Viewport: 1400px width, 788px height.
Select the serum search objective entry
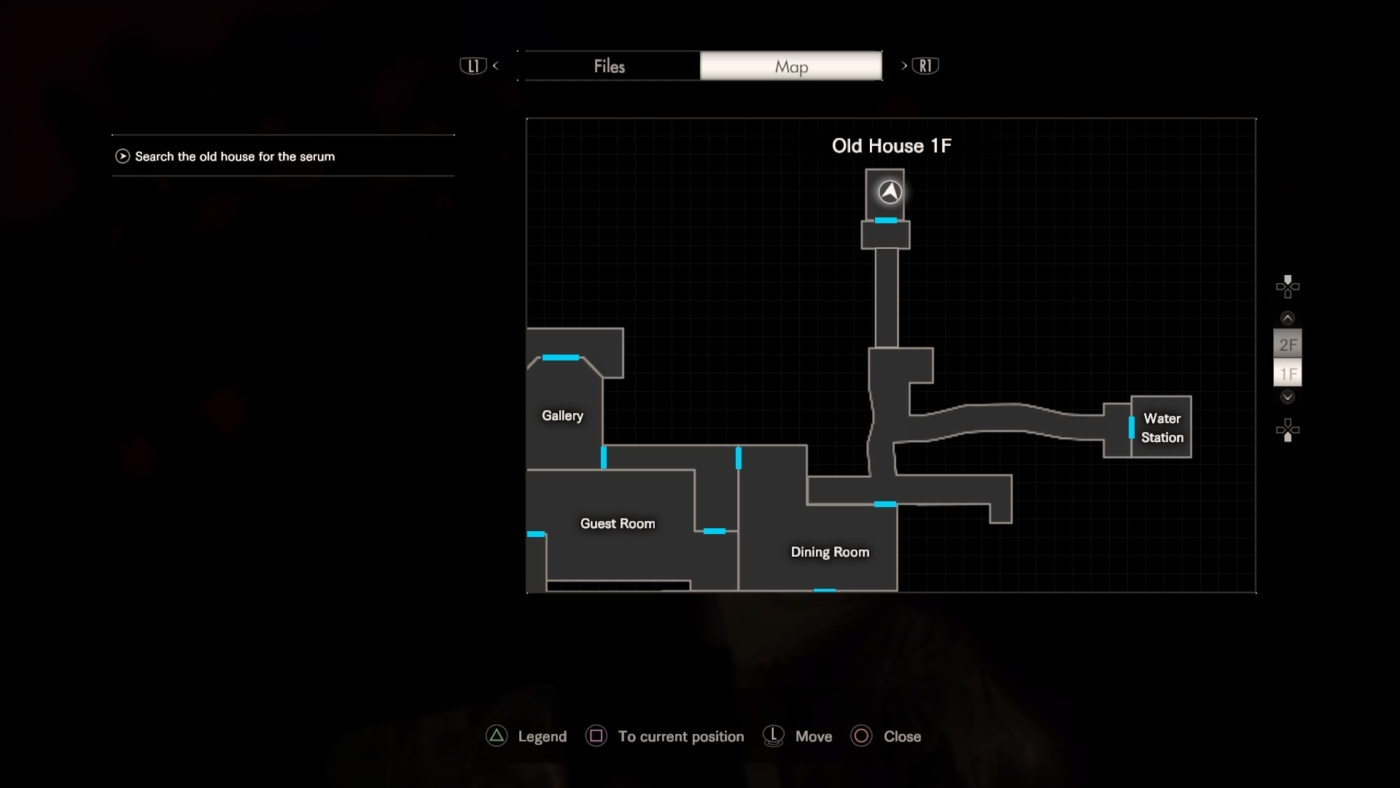click(235, 156)
